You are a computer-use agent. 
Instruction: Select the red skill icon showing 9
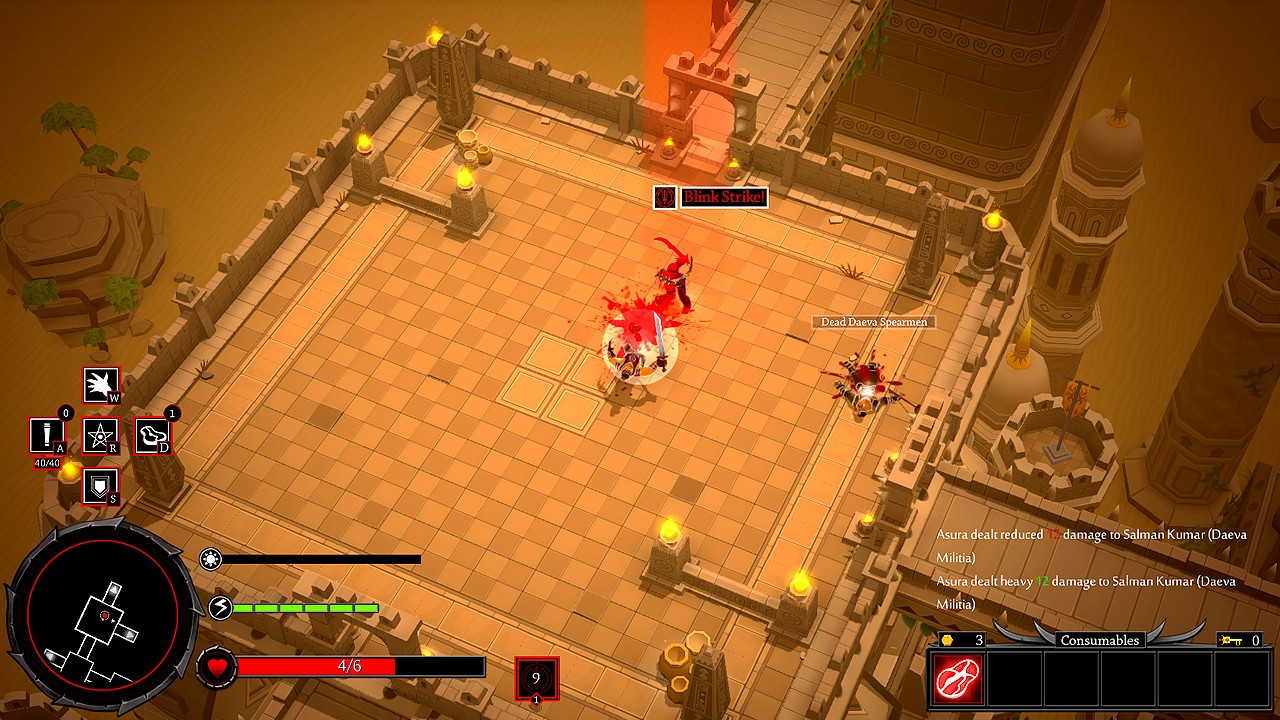[536, 678]
